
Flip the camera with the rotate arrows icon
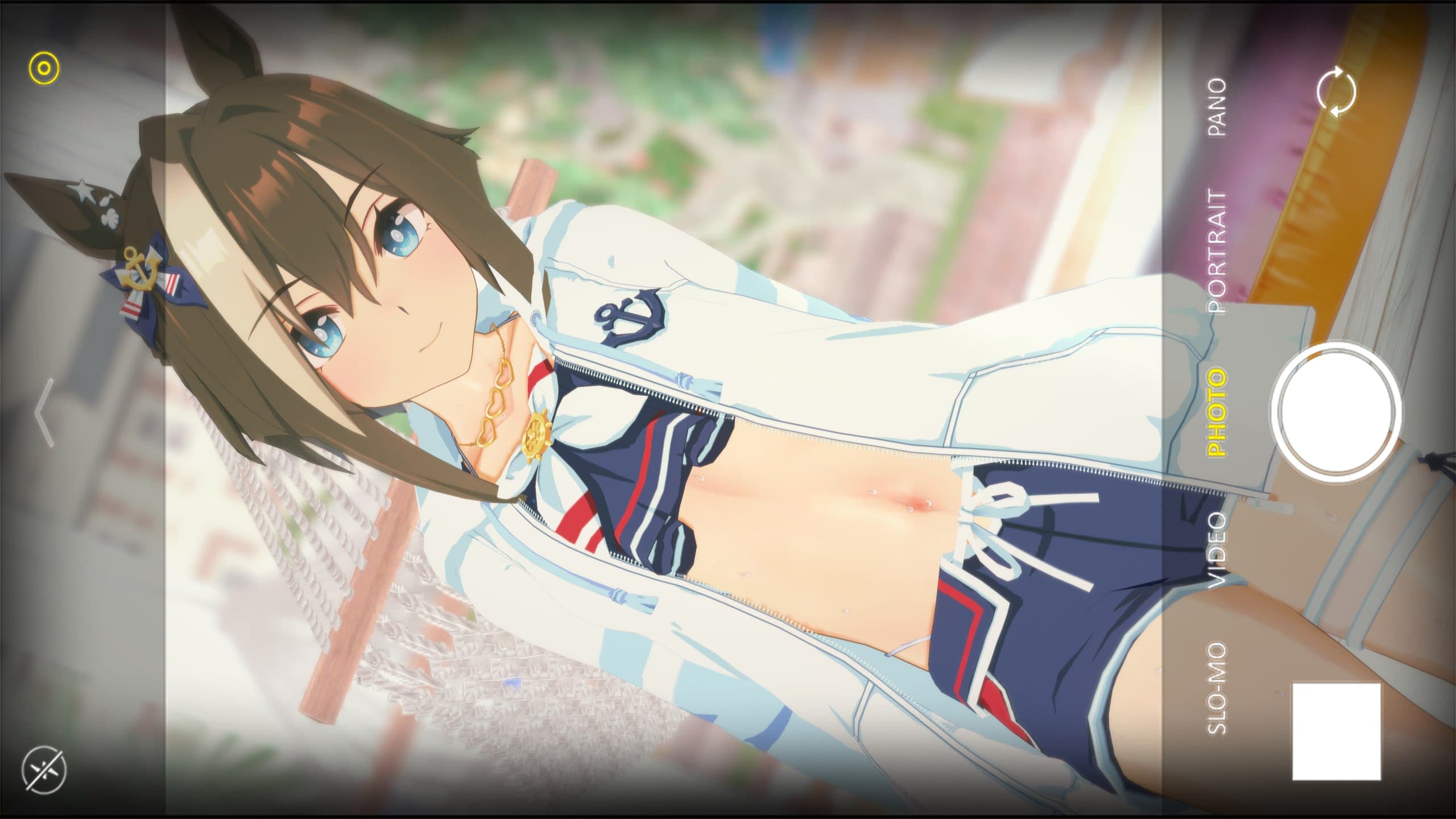pyautogui.click(x=1336, y=92)
